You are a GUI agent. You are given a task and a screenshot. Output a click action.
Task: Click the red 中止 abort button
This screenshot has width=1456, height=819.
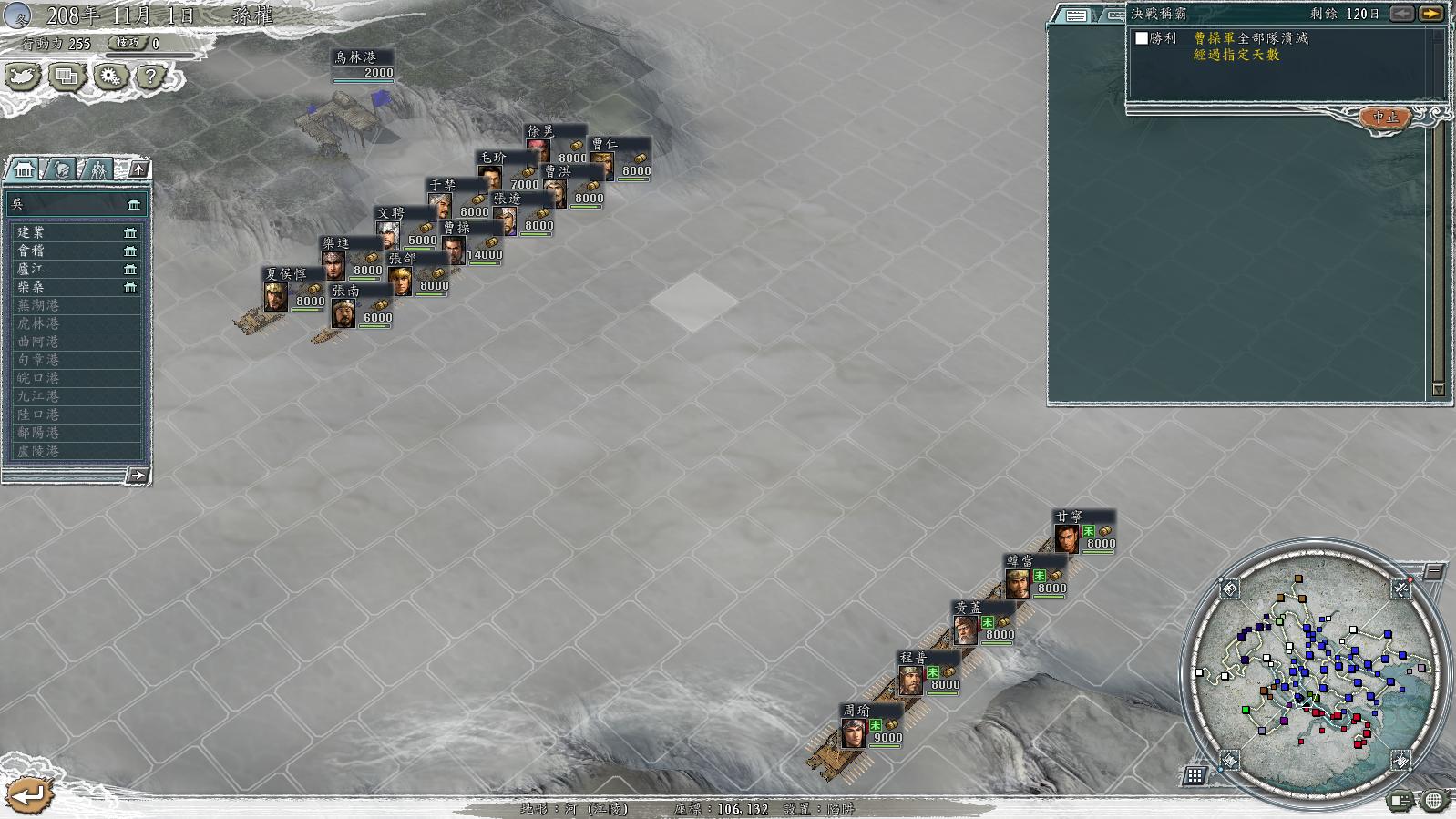(x=1385, y=118)
